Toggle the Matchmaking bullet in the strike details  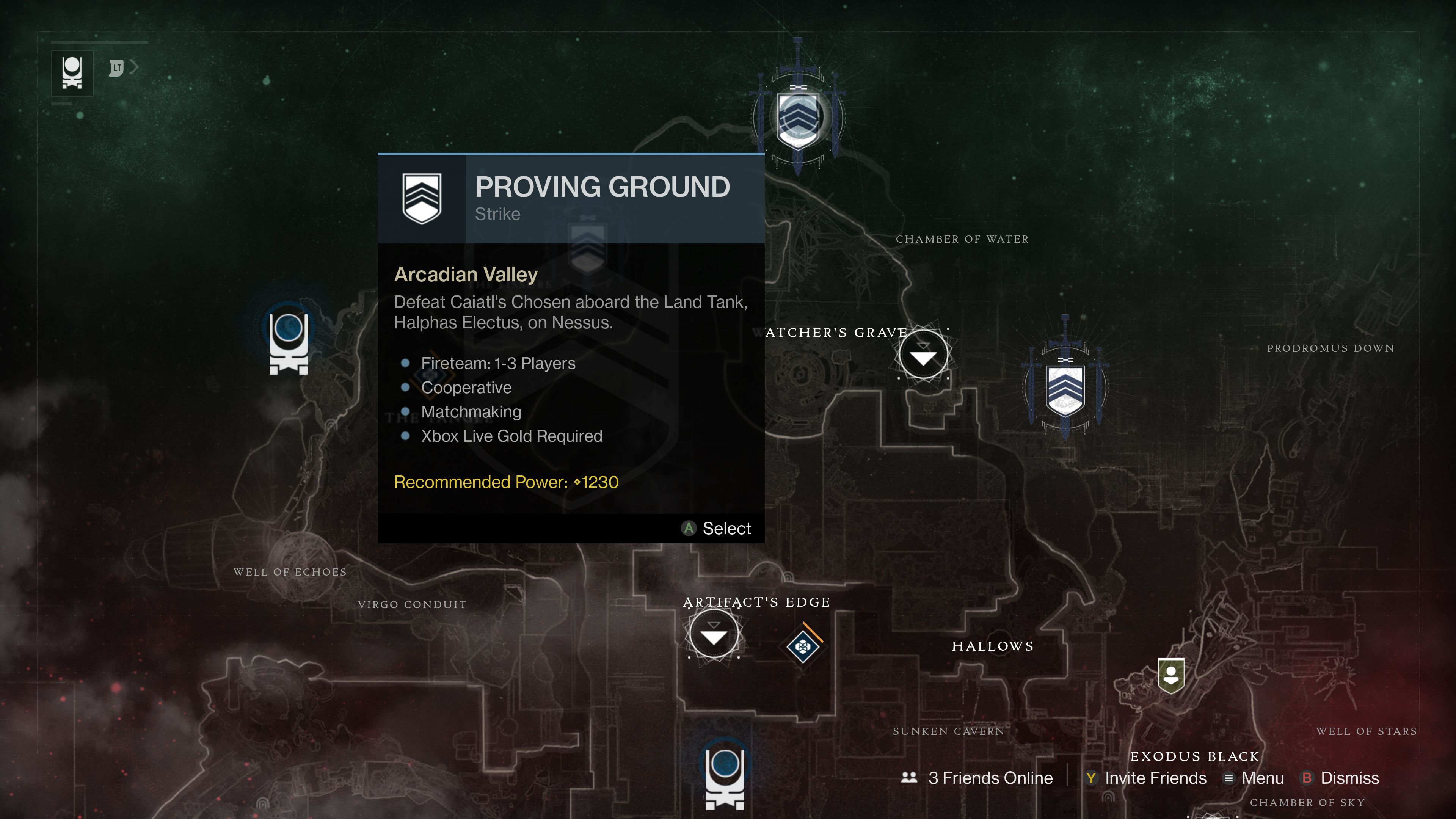[471, 411]
